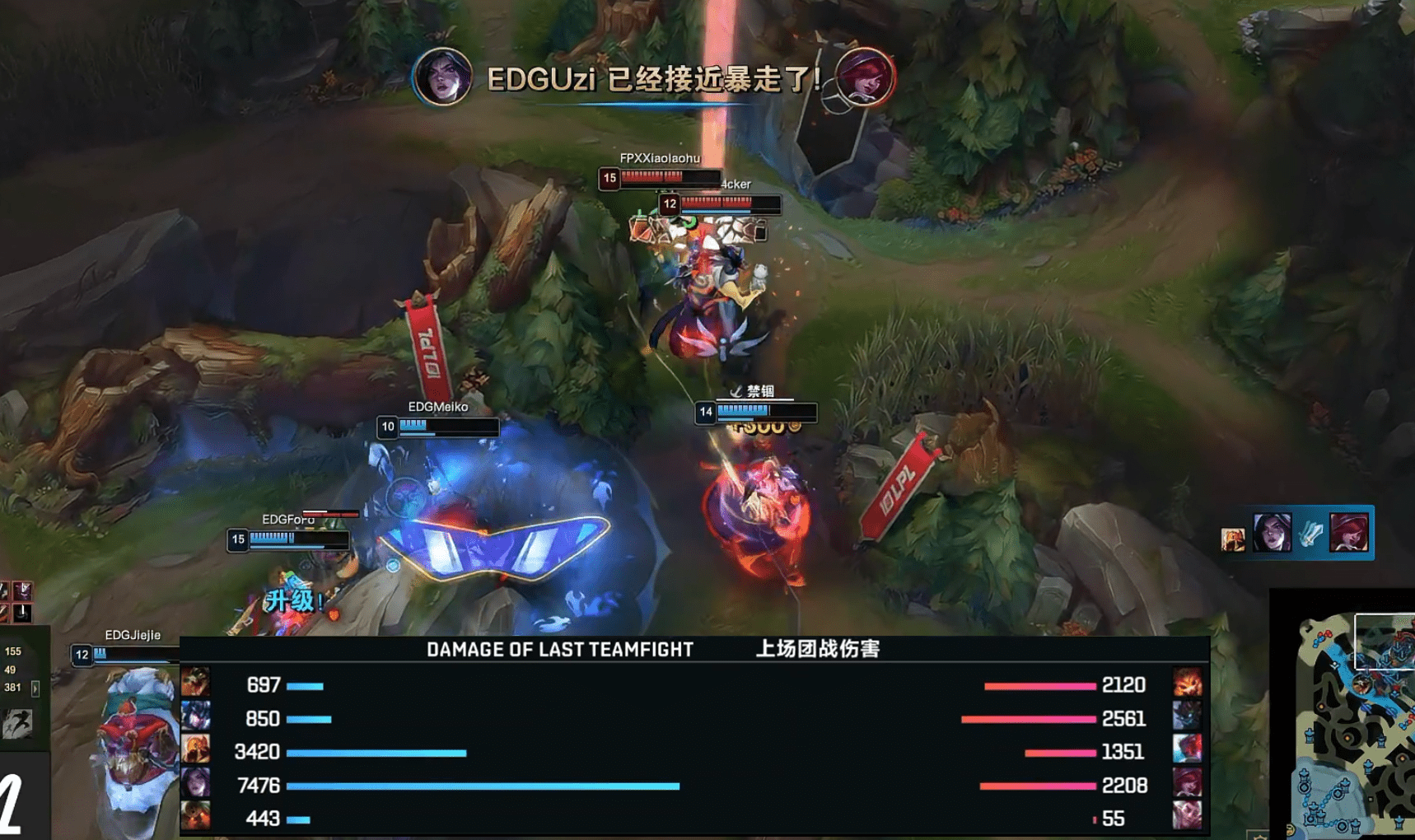
Task: Select the champion portrait beside 7476 damage
Action: [x=195, y=785]
